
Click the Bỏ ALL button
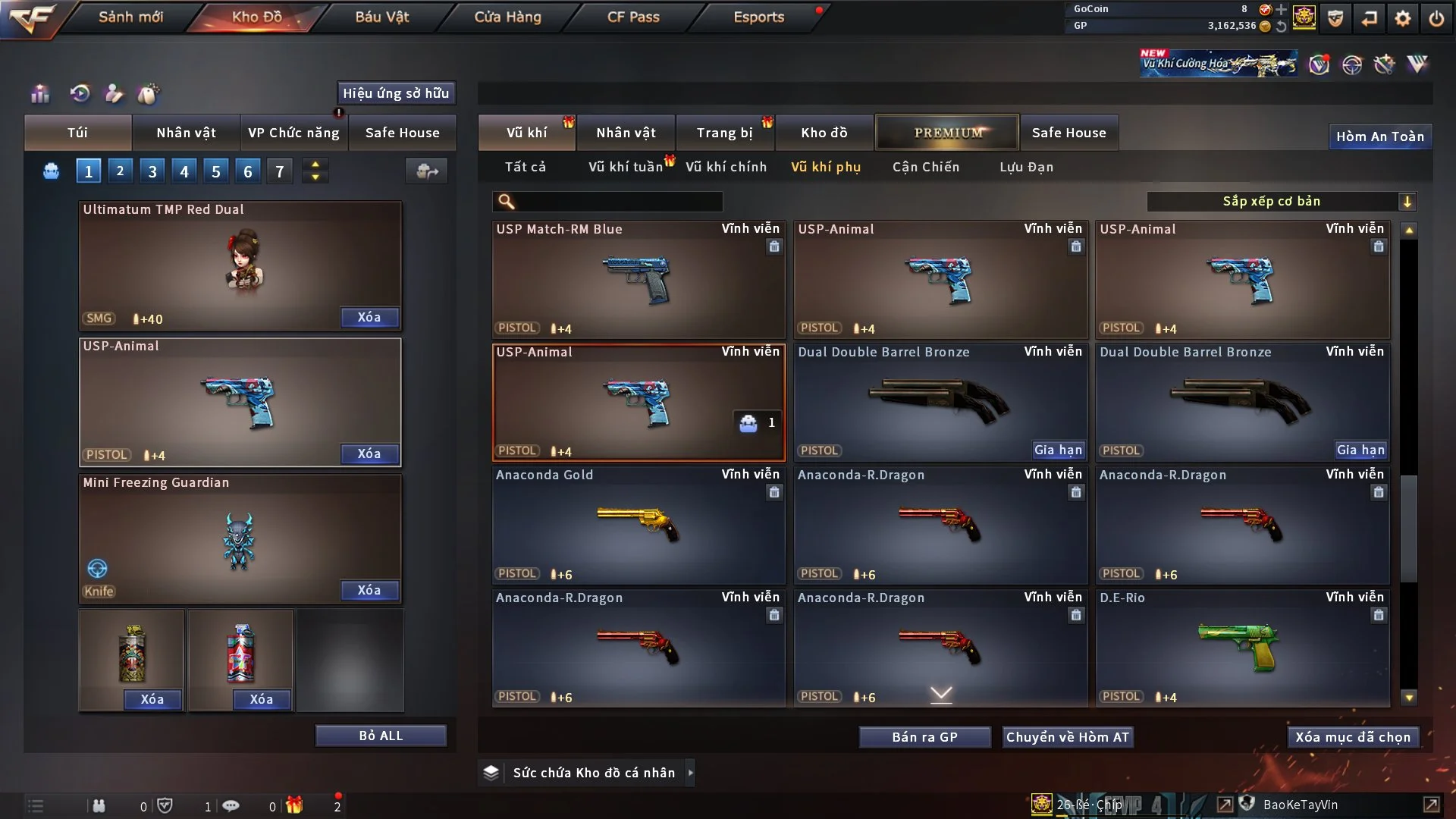(x=381, y=736)
